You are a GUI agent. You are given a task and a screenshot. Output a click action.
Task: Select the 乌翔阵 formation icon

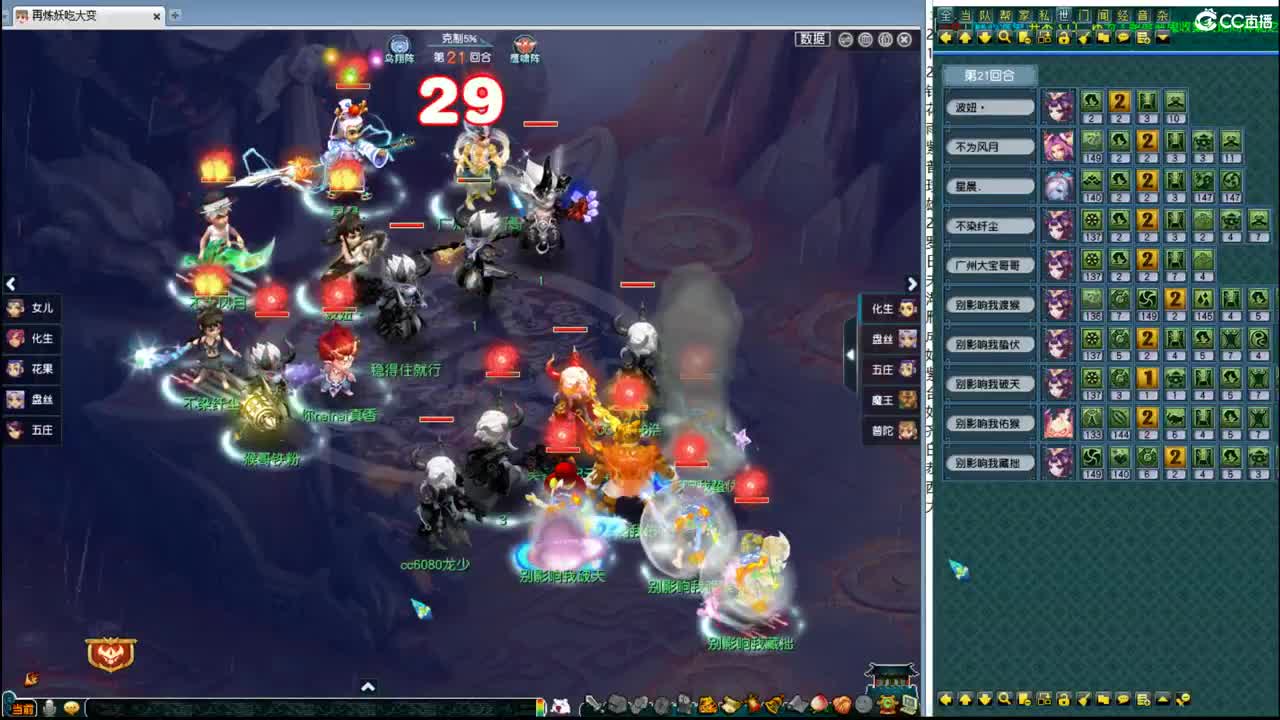point(400,43)
